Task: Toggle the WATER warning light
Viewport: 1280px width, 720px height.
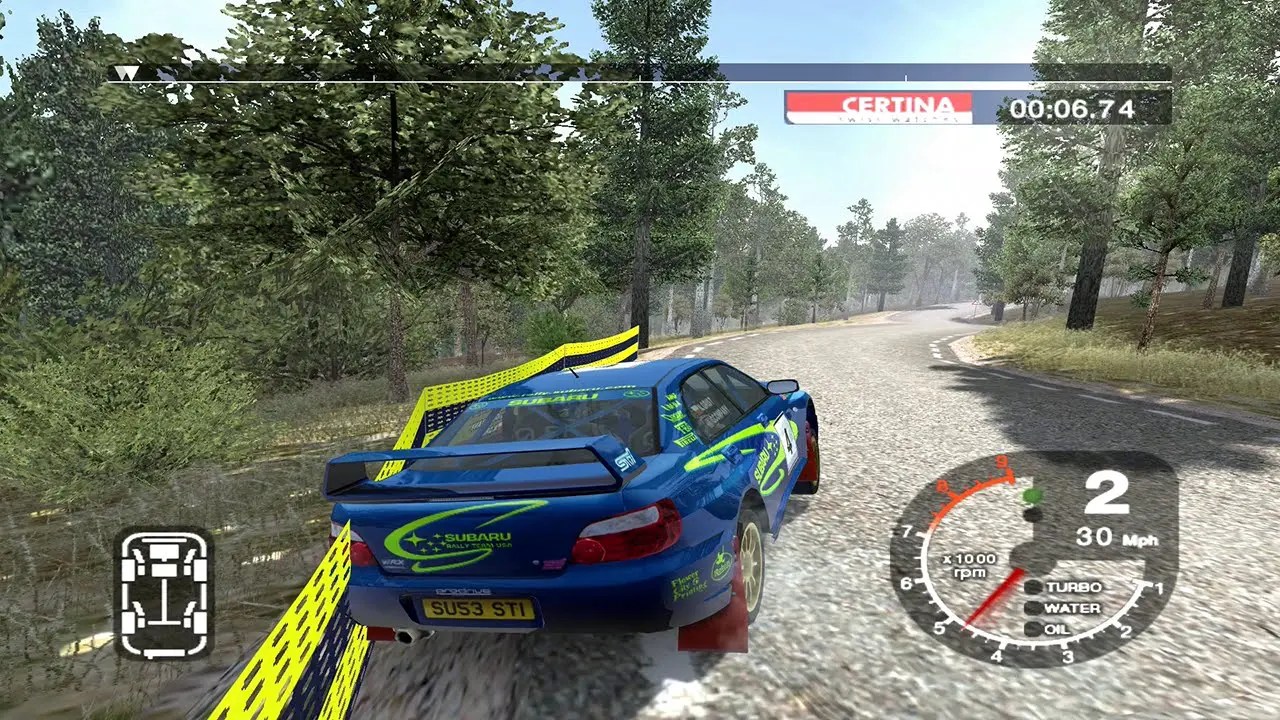Action: [x=1059, y=608]
